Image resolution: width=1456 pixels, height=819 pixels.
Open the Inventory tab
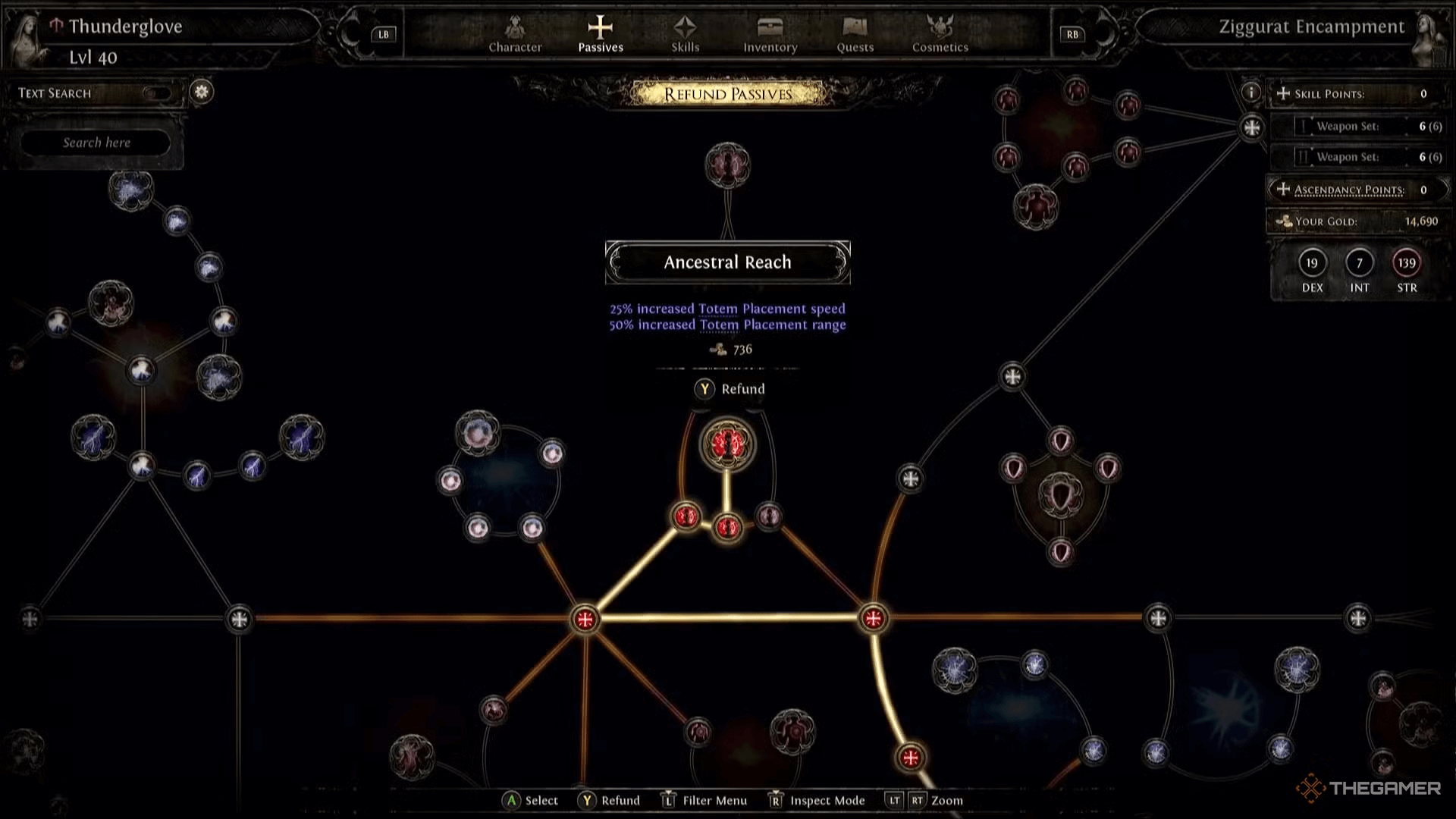[x=770, y=35]
